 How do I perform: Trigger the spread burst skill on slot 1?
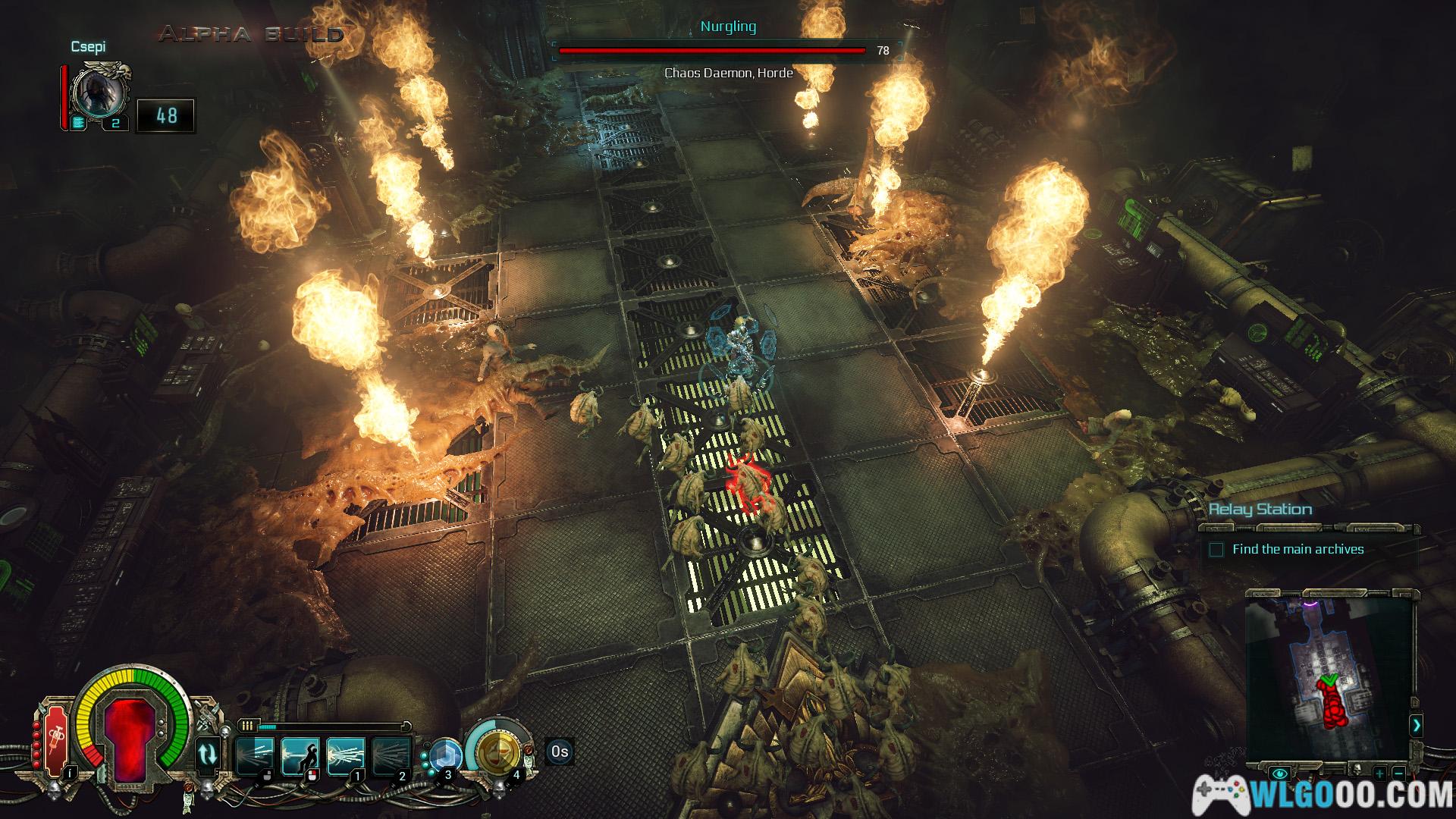(x=346, y=755)
